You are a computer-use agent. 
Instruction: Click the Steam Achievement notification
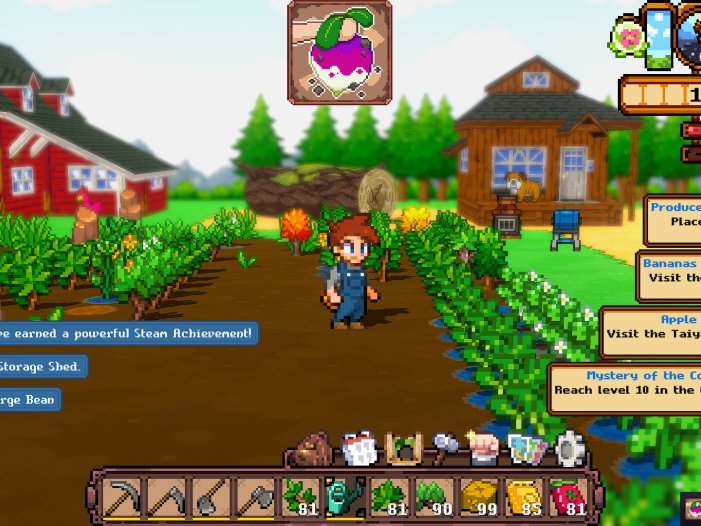click(126, 332)
